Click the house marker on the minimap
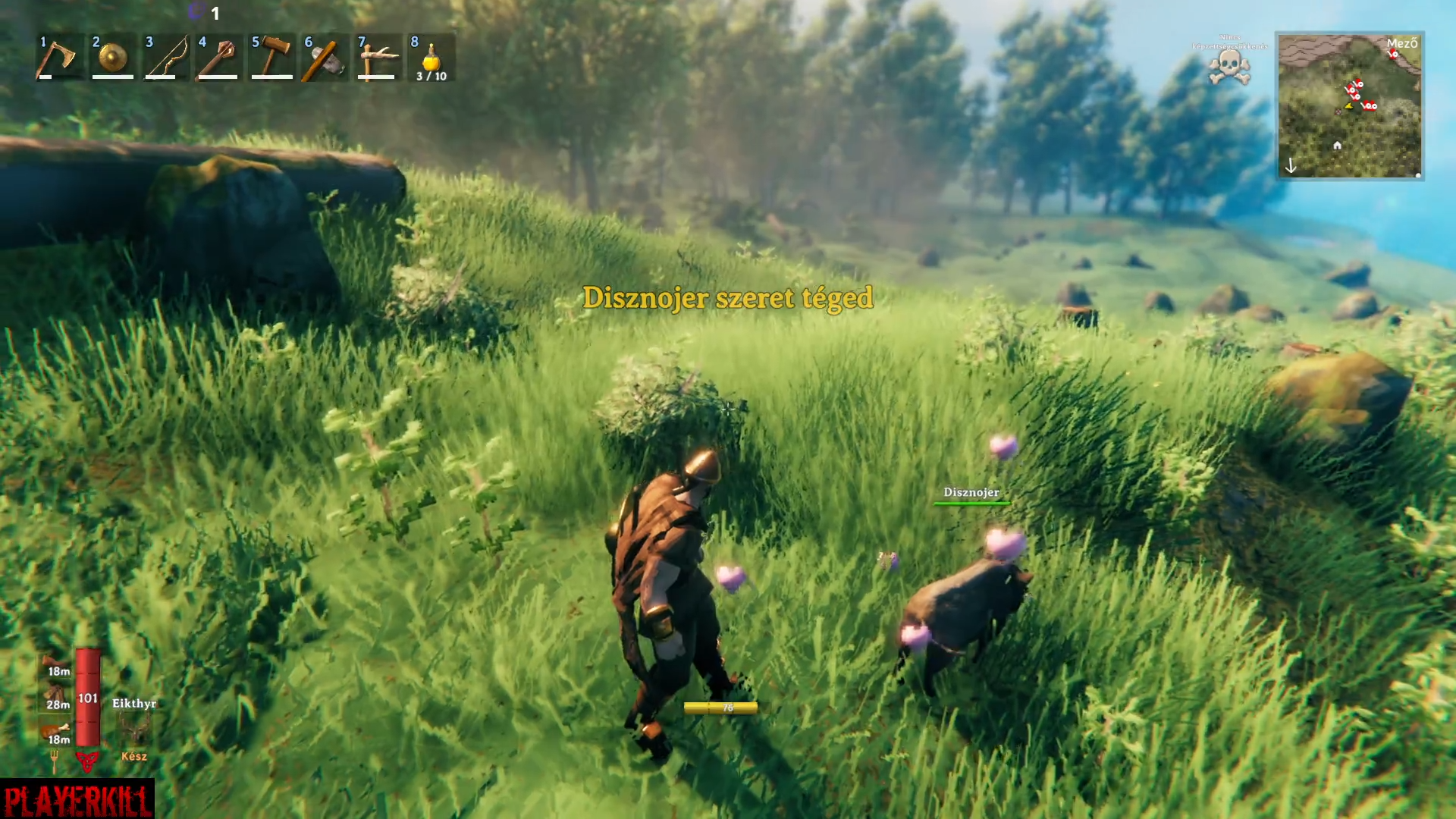Image resolution: width=1456 pixels, height=819 pixels. 1338,145
